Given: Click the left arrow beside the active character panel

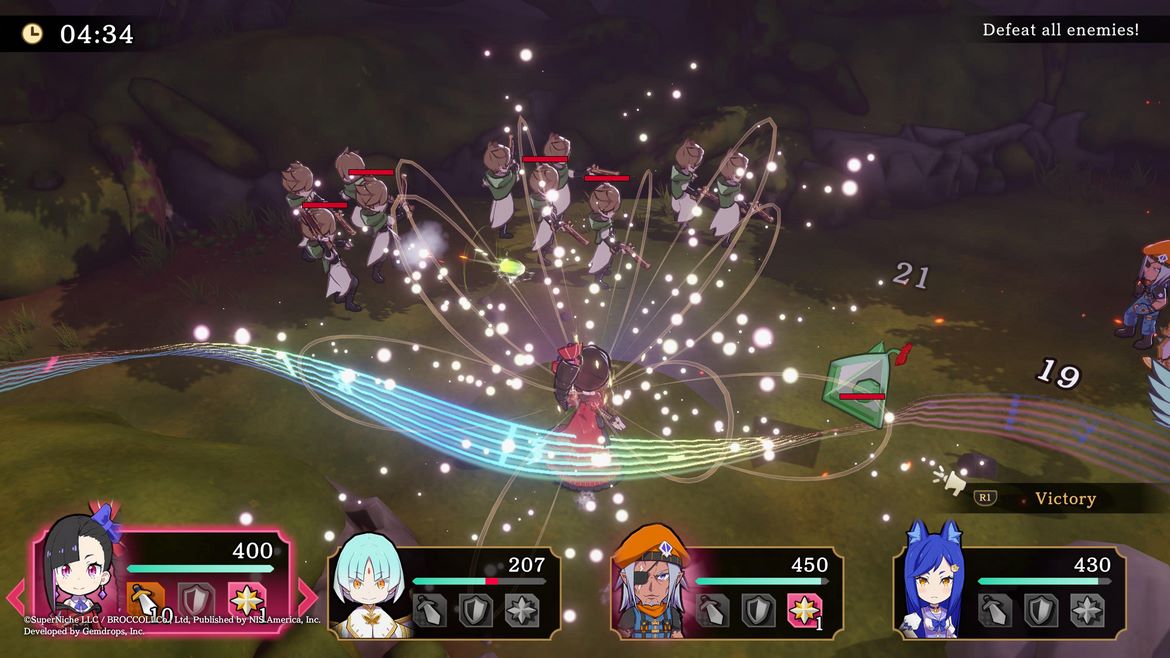Looking at the screenshot, I should pyautogui.click(x=17, y=598).
